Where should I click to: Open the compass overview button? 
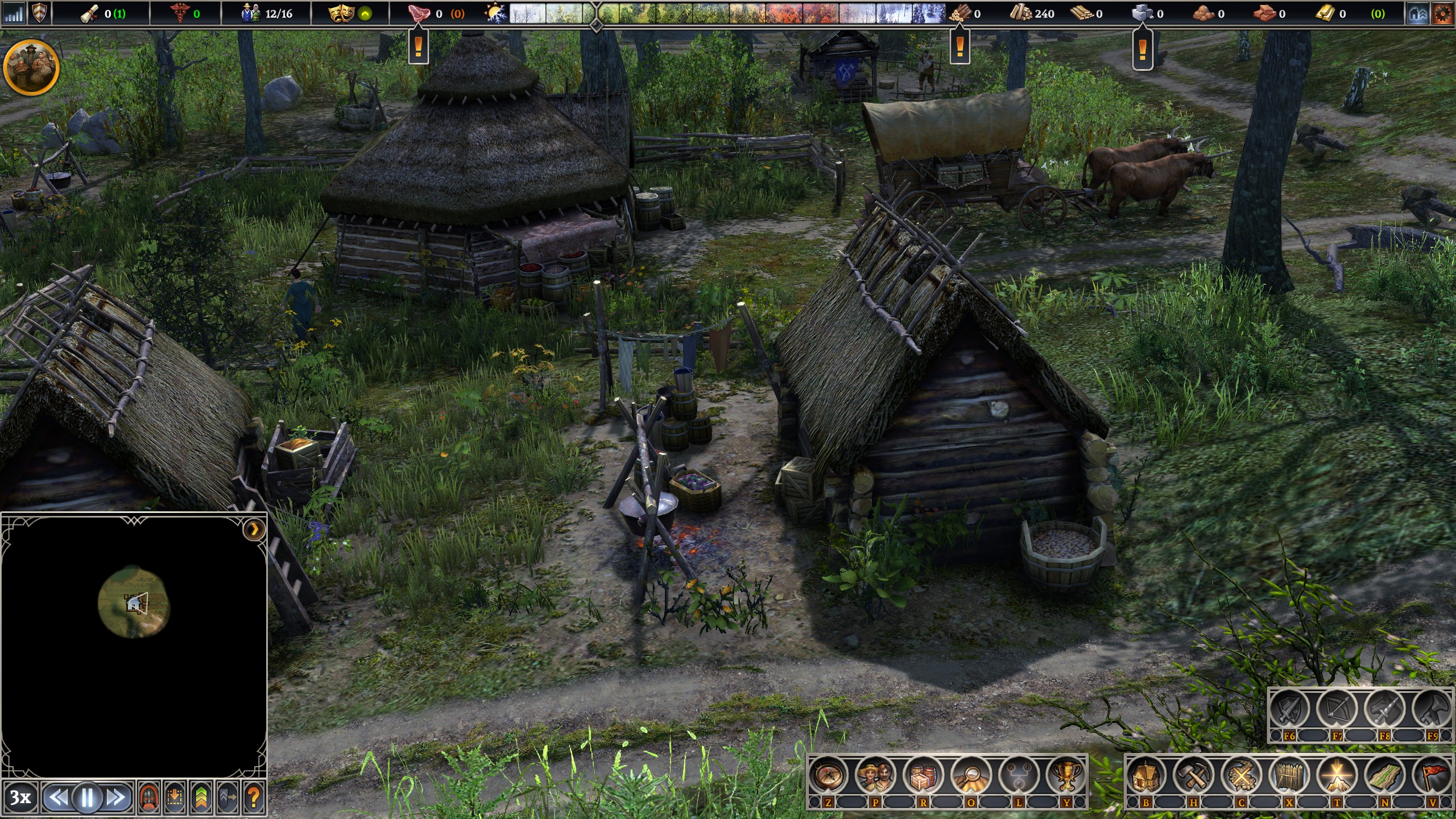(828, 775)
